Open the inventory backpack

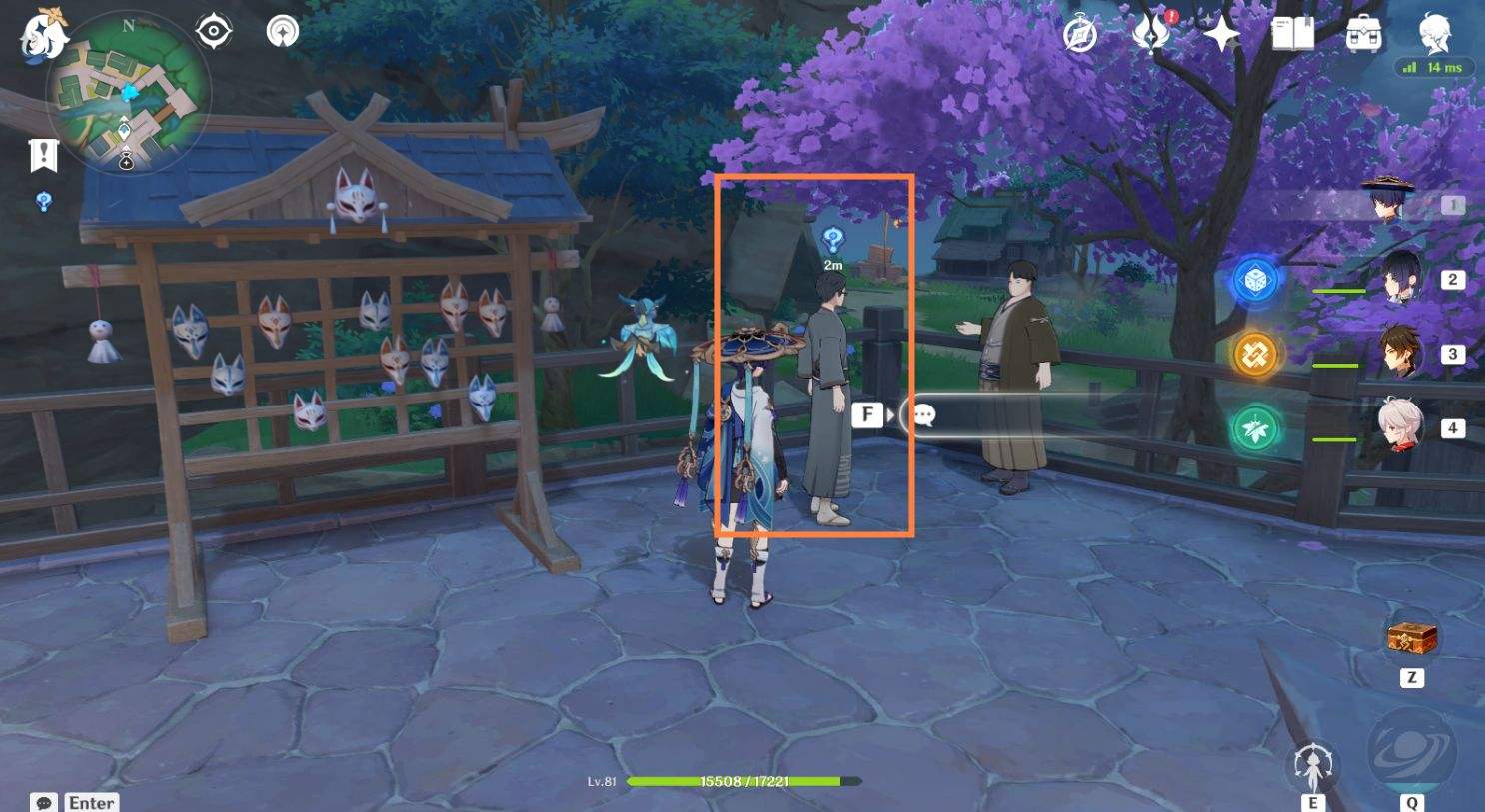pos(1361,34)
